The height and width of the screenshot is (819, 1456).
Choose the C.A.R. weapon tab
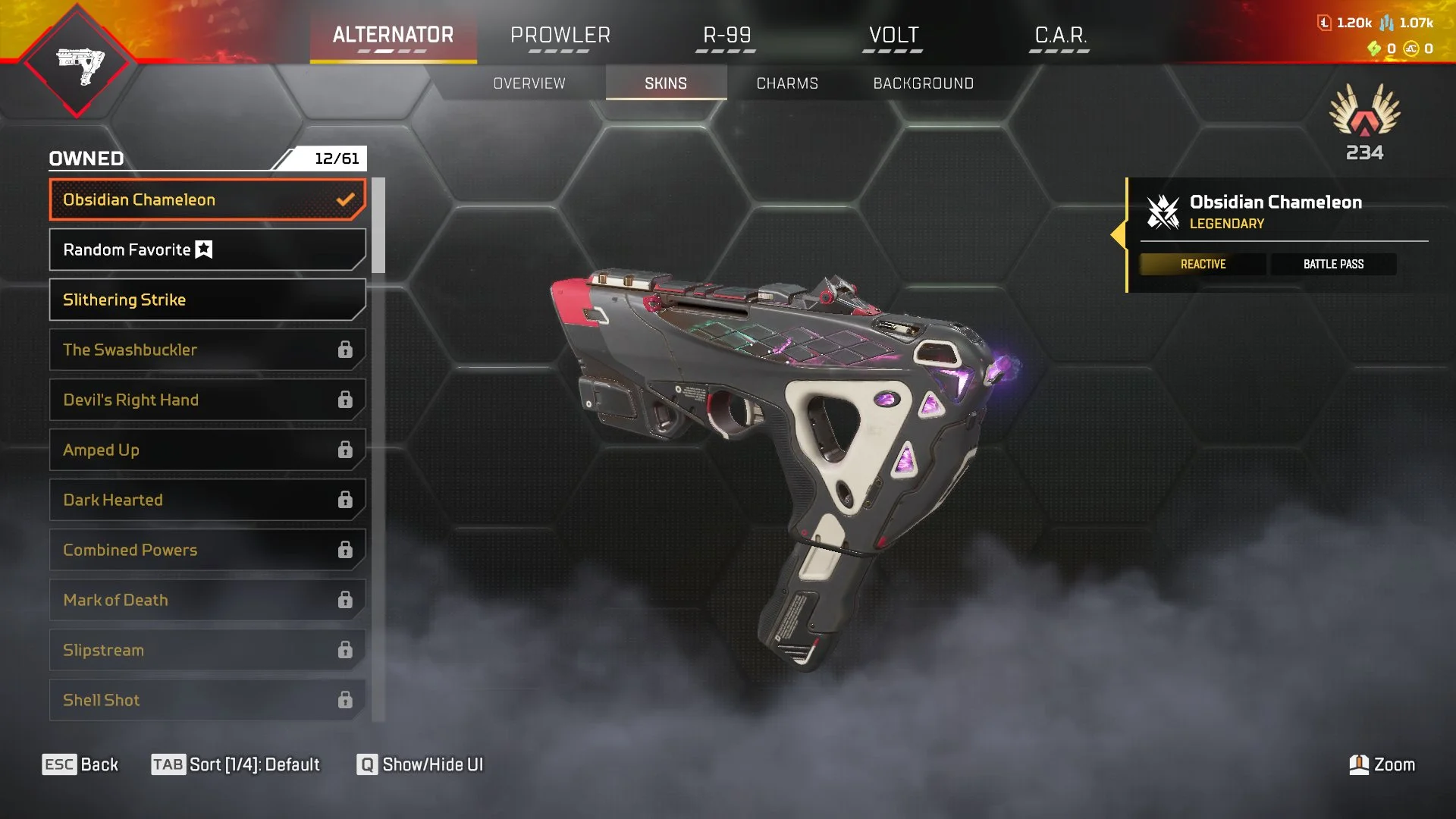point(1060,36)
